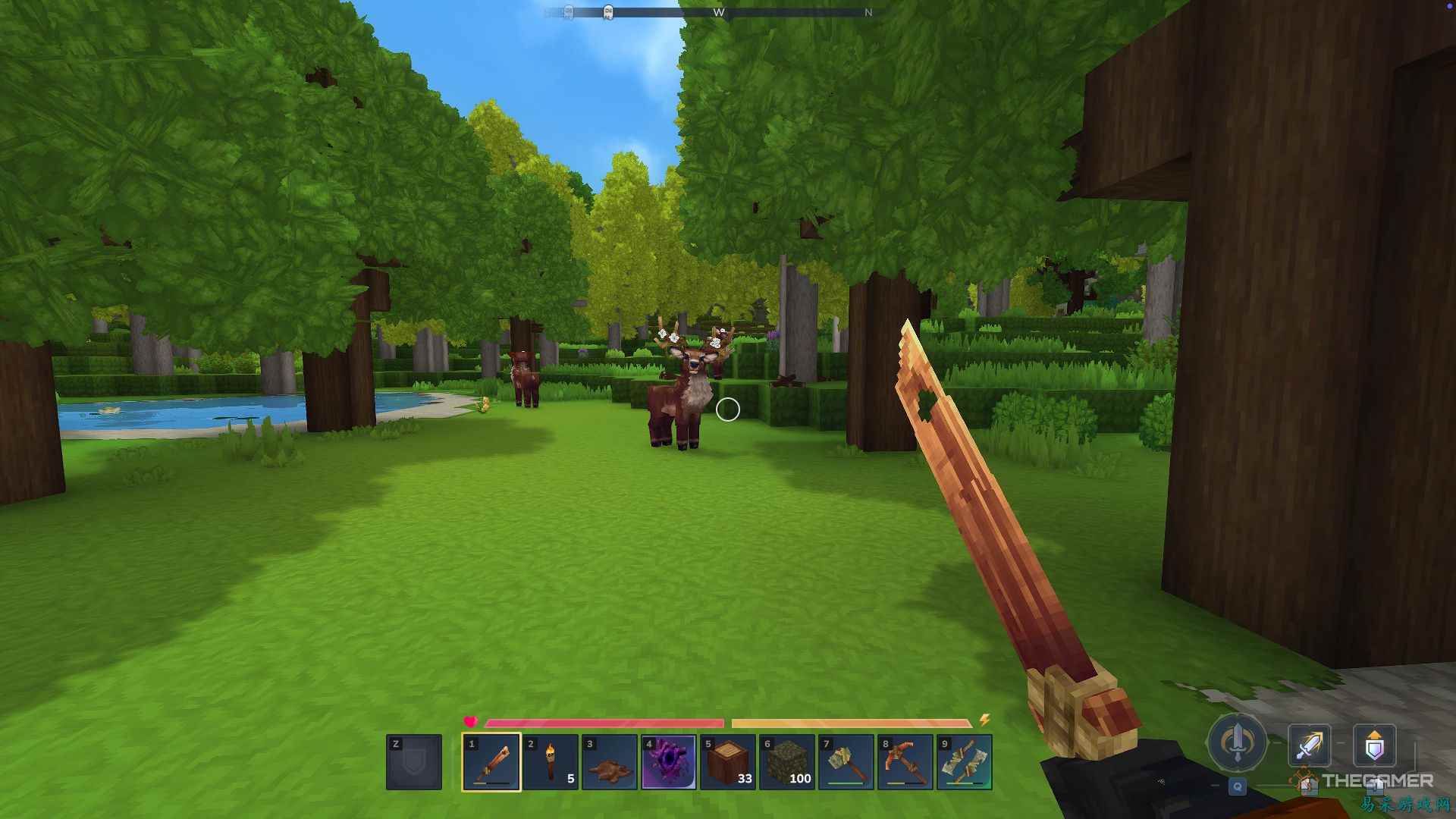
Task: Activate the sword strike ability icon
Action: 1310,745
